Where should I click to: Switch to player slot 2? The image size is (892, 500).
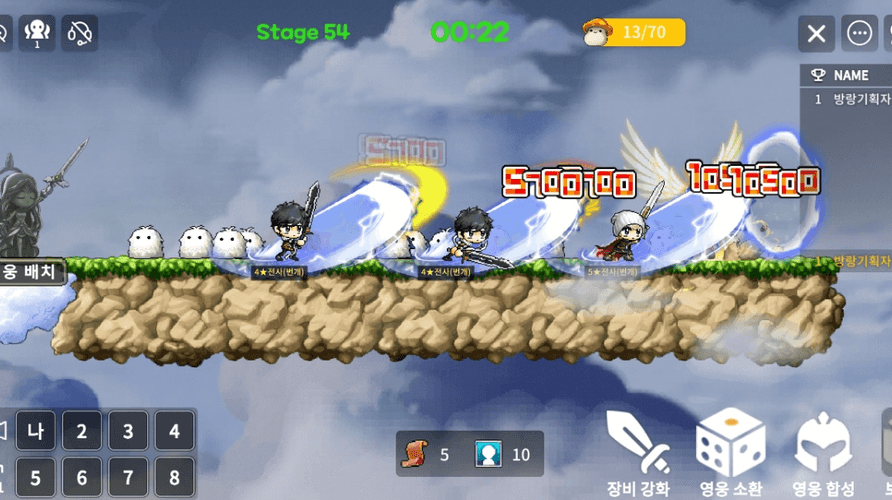[82, 433]
